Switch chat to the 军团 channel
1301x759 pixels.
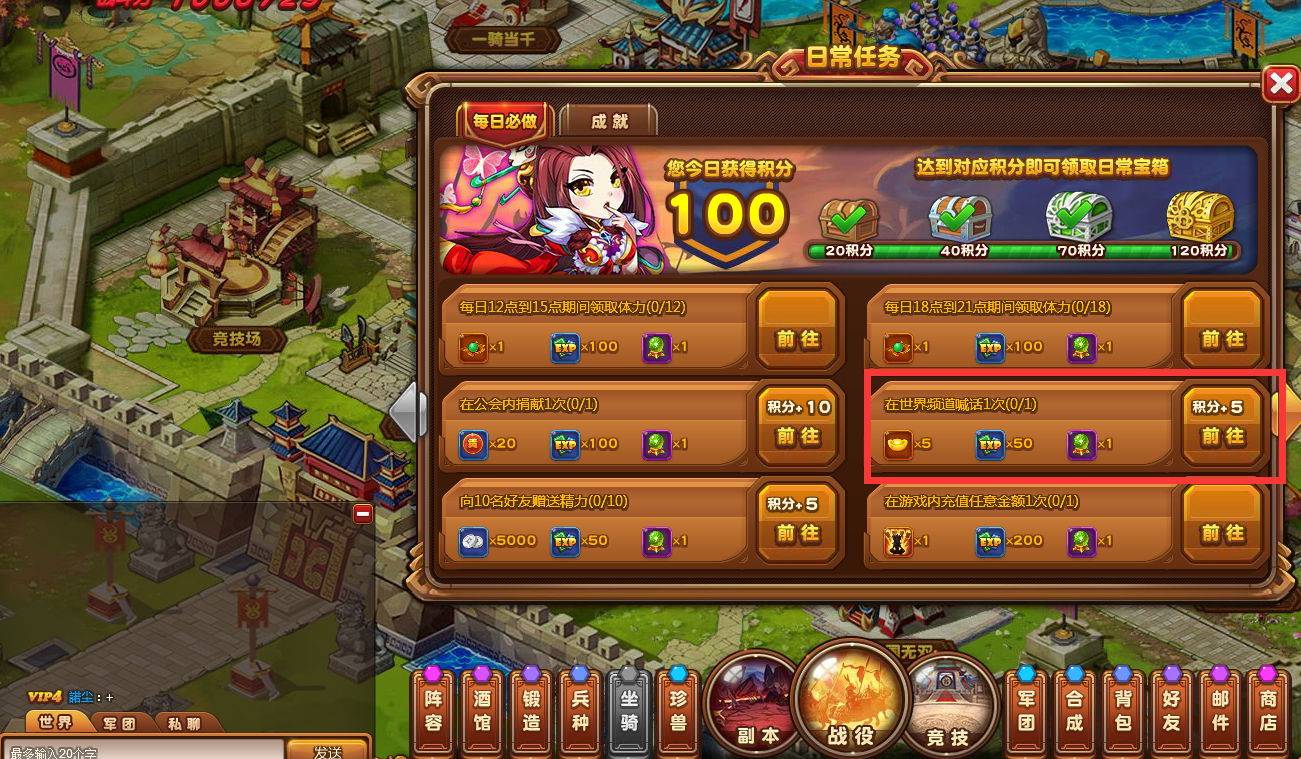coord(118,722)
